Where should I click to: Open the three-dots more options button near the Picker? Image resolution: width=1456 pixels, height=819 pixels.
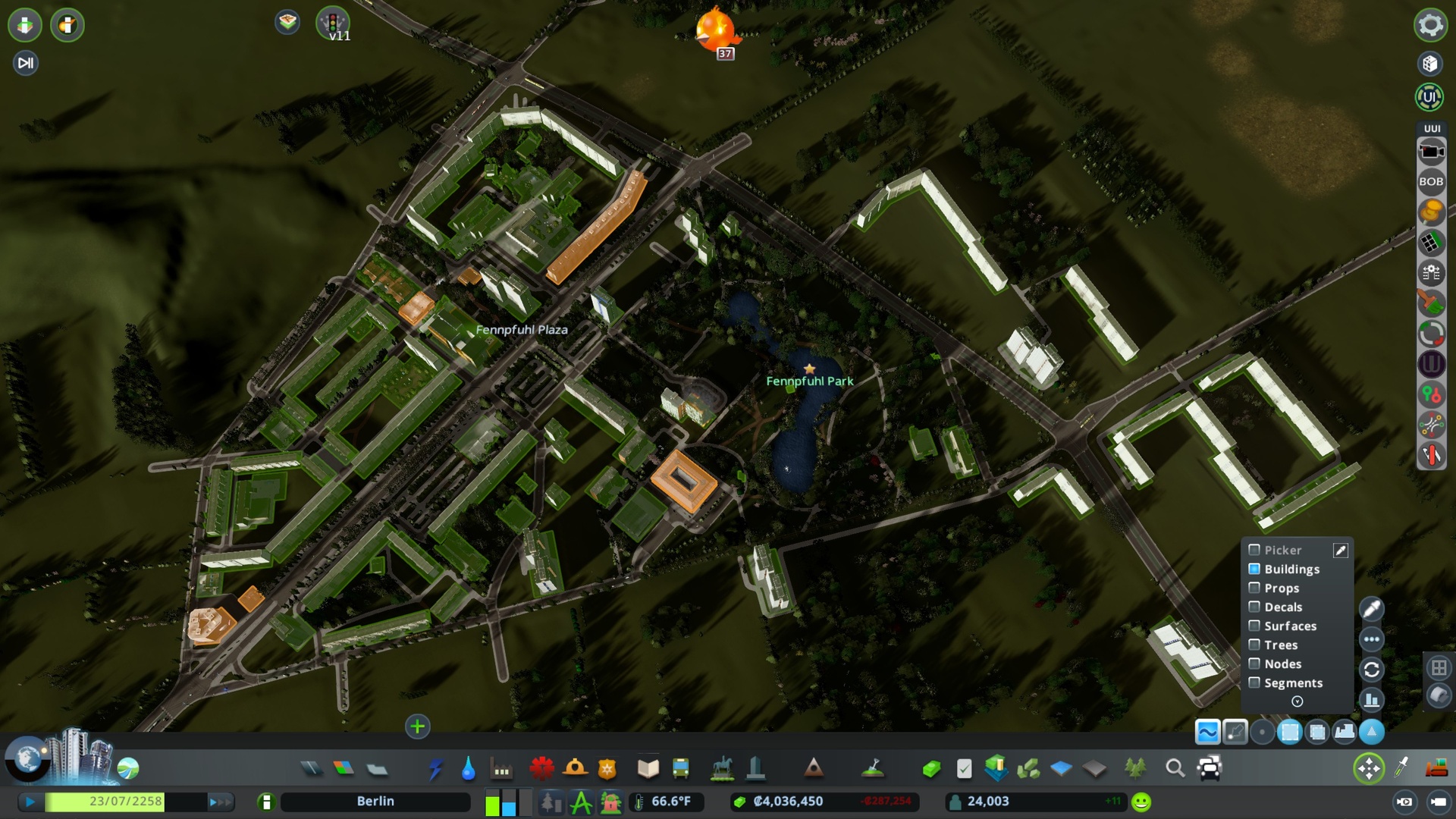(1372, 639)
